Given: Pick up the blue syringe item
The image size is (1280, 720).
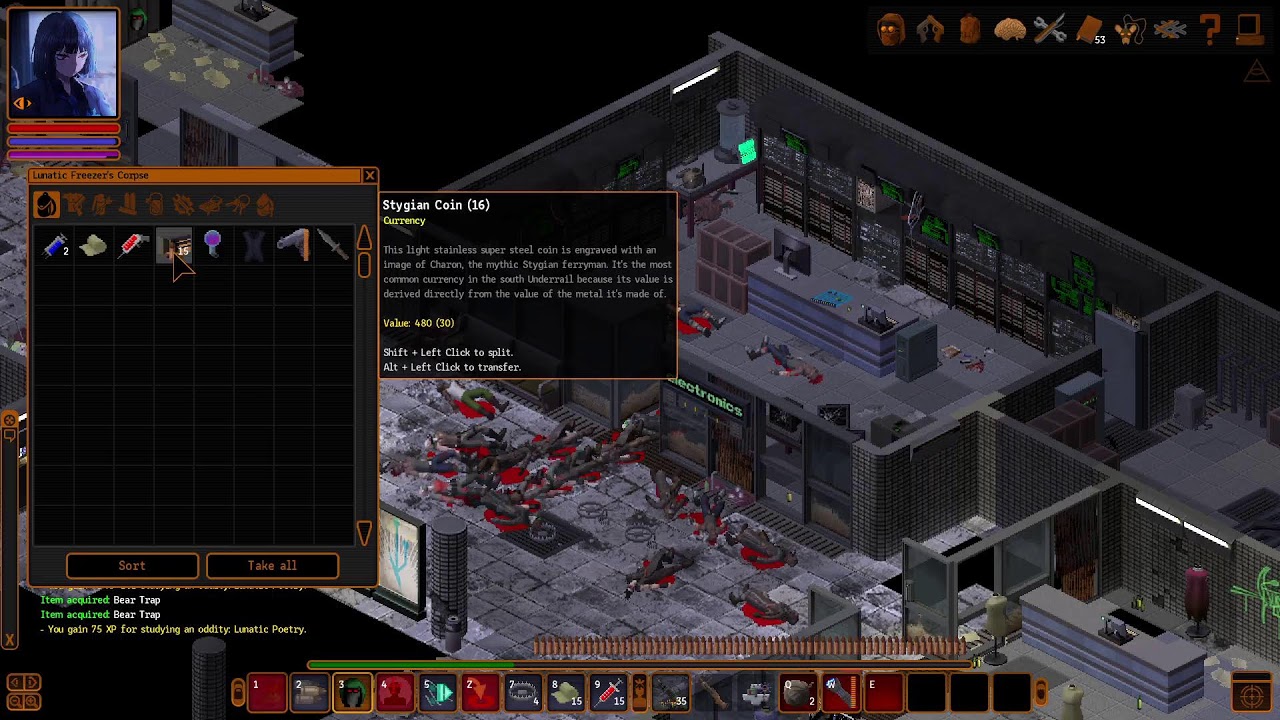Looking at the screenshot, I should click(55, 245).
